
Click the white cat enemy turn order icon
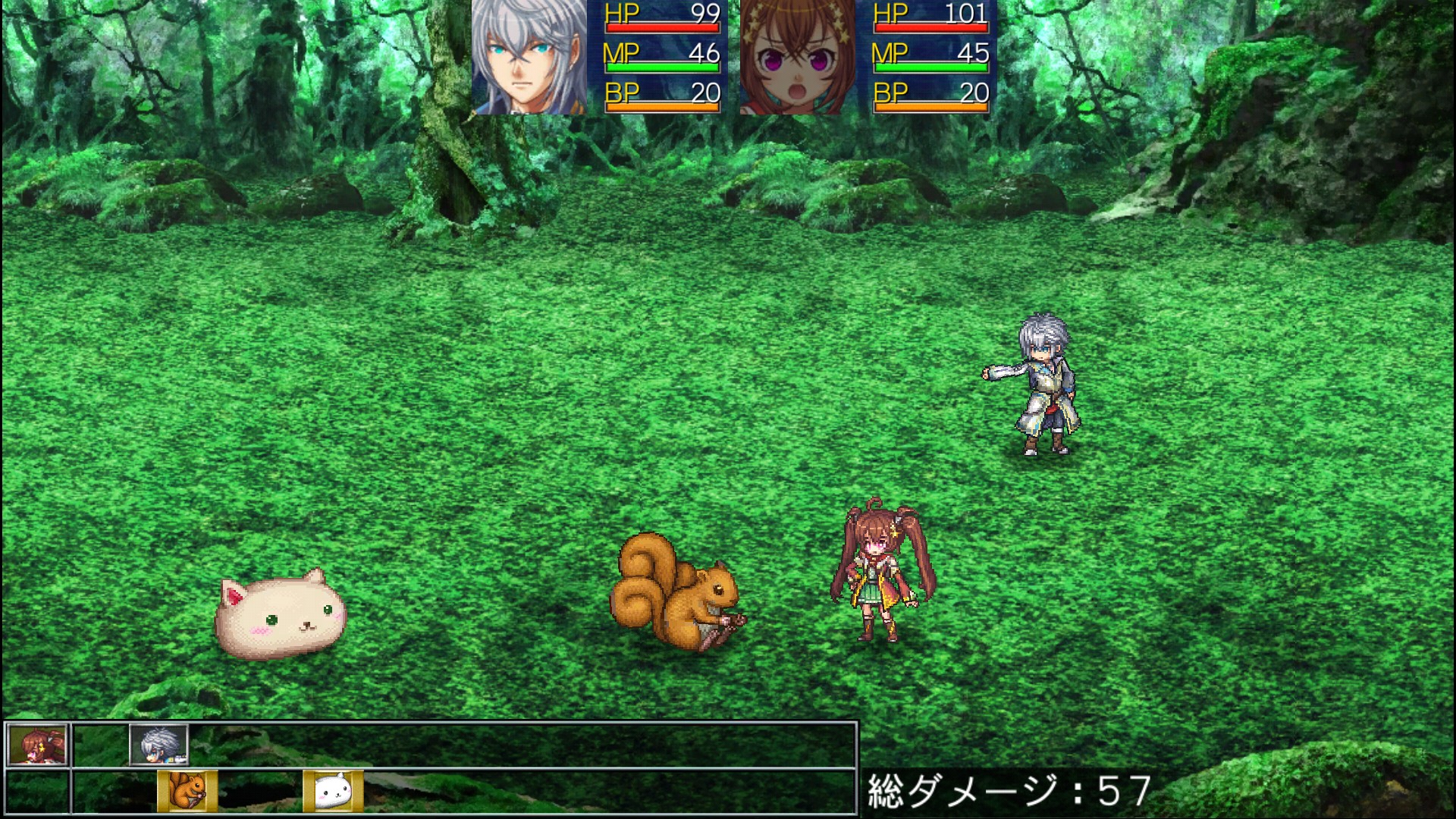(x=333, y=791)
